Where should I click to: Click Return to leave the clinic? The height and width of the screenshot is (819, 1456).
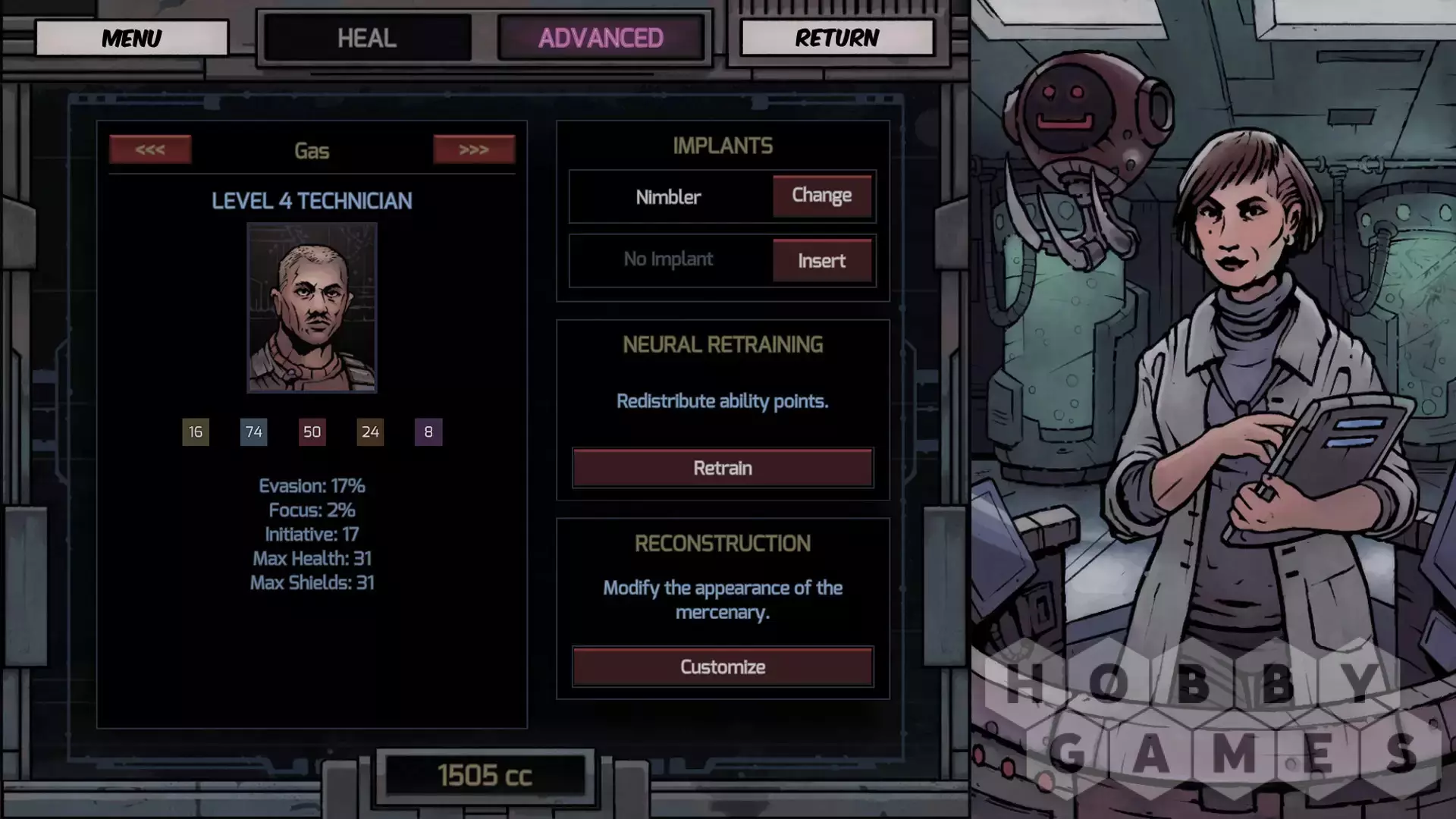click(x=836, y=38)
